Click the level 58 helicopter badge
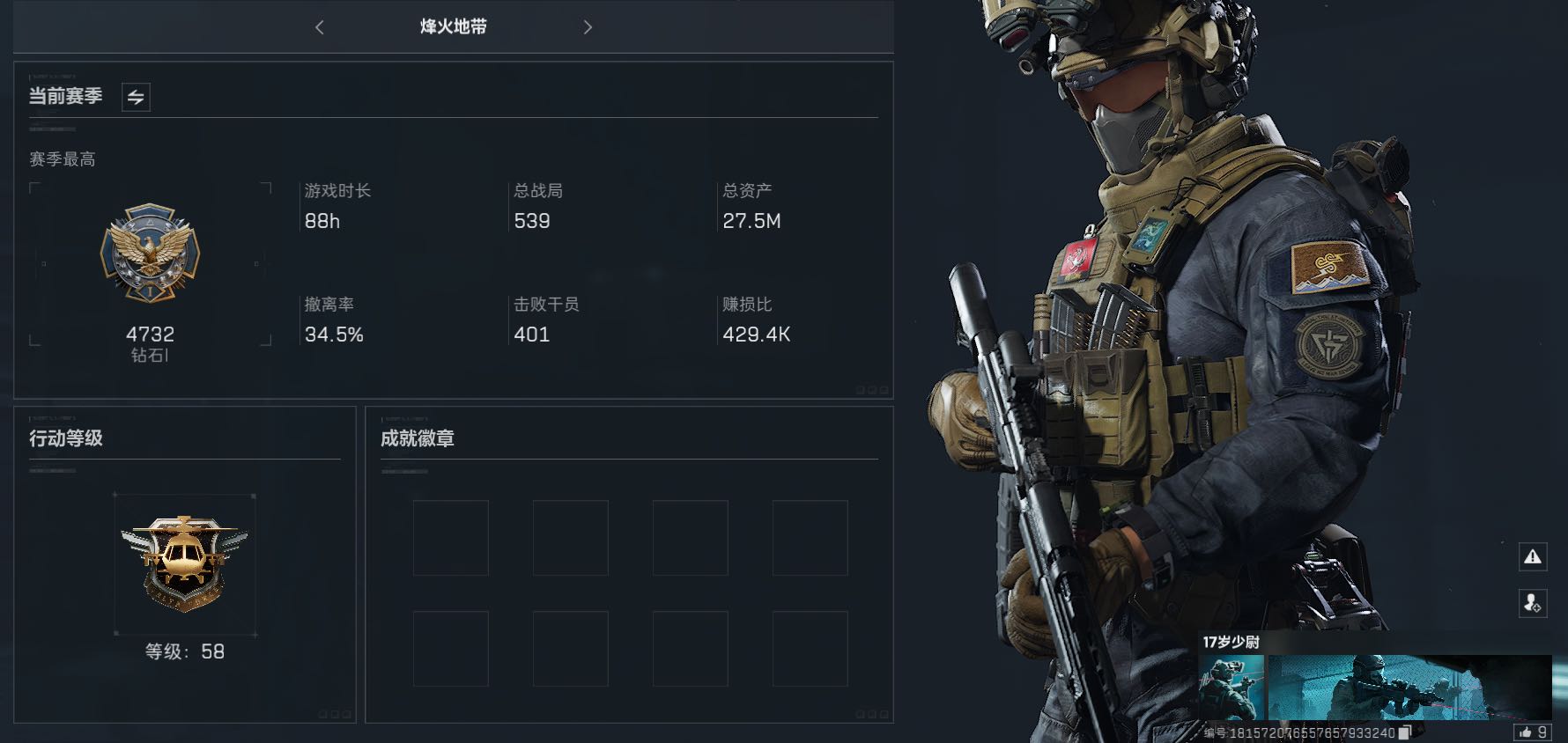 coord(185,563)
